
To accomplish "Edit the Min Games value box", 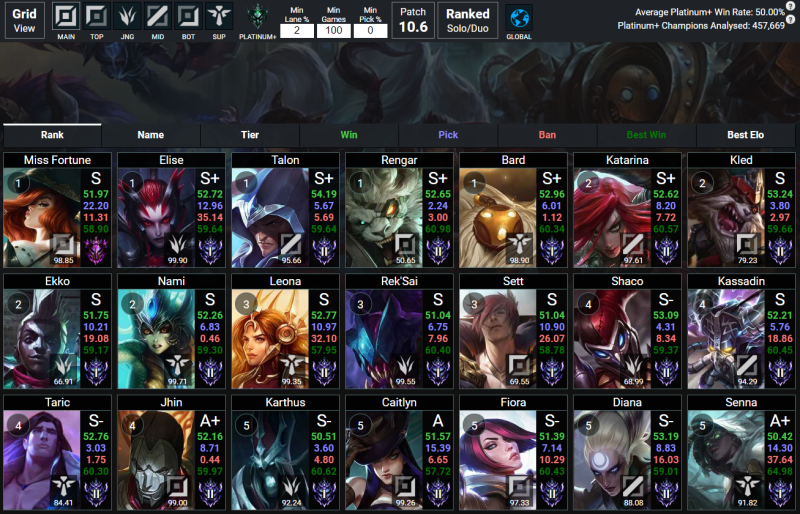I will (334, 30).
